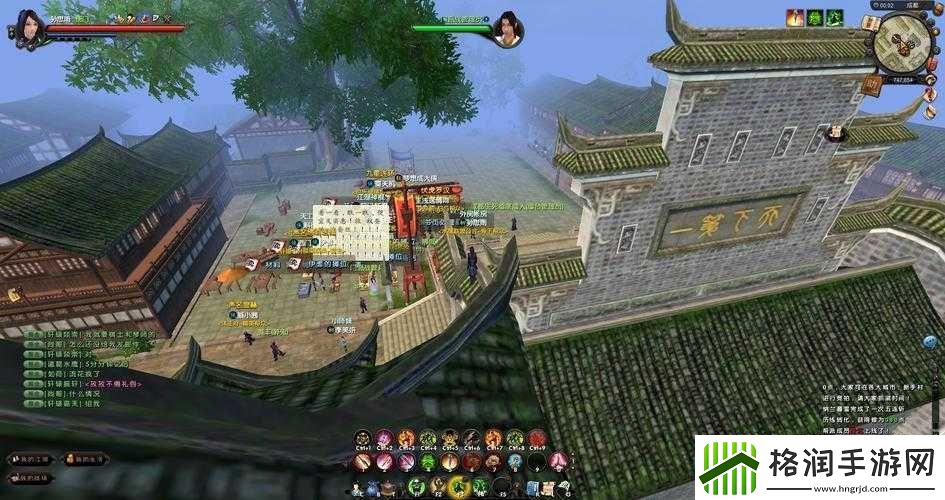The width and height of the screenshot is (945, 500).
Task: Click the circular minimap
Action: click(x=904, y=45)
